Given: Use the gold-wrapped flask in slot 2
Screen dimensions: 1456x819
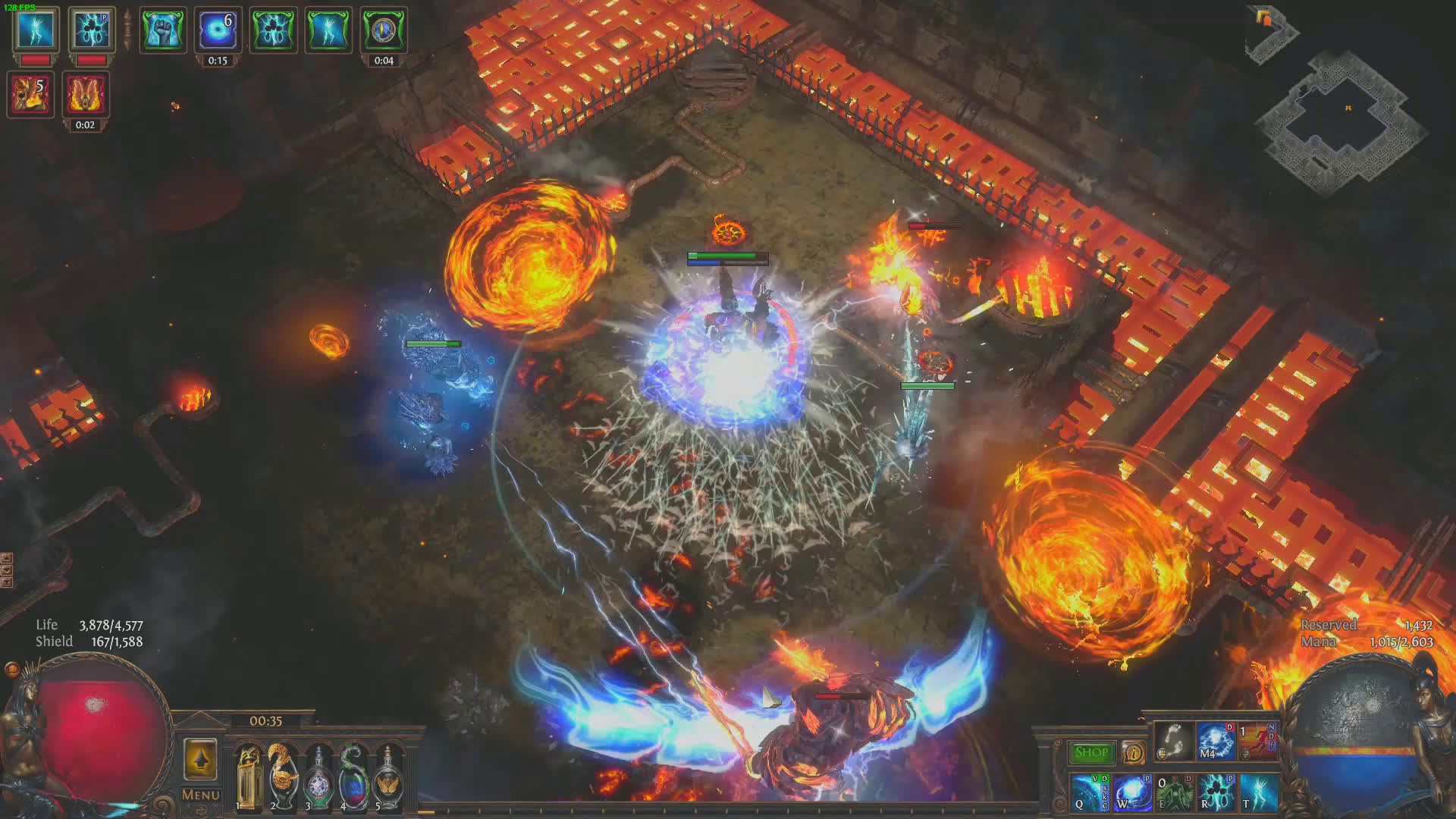Looking at the screenshot, I should click(282, 778).
